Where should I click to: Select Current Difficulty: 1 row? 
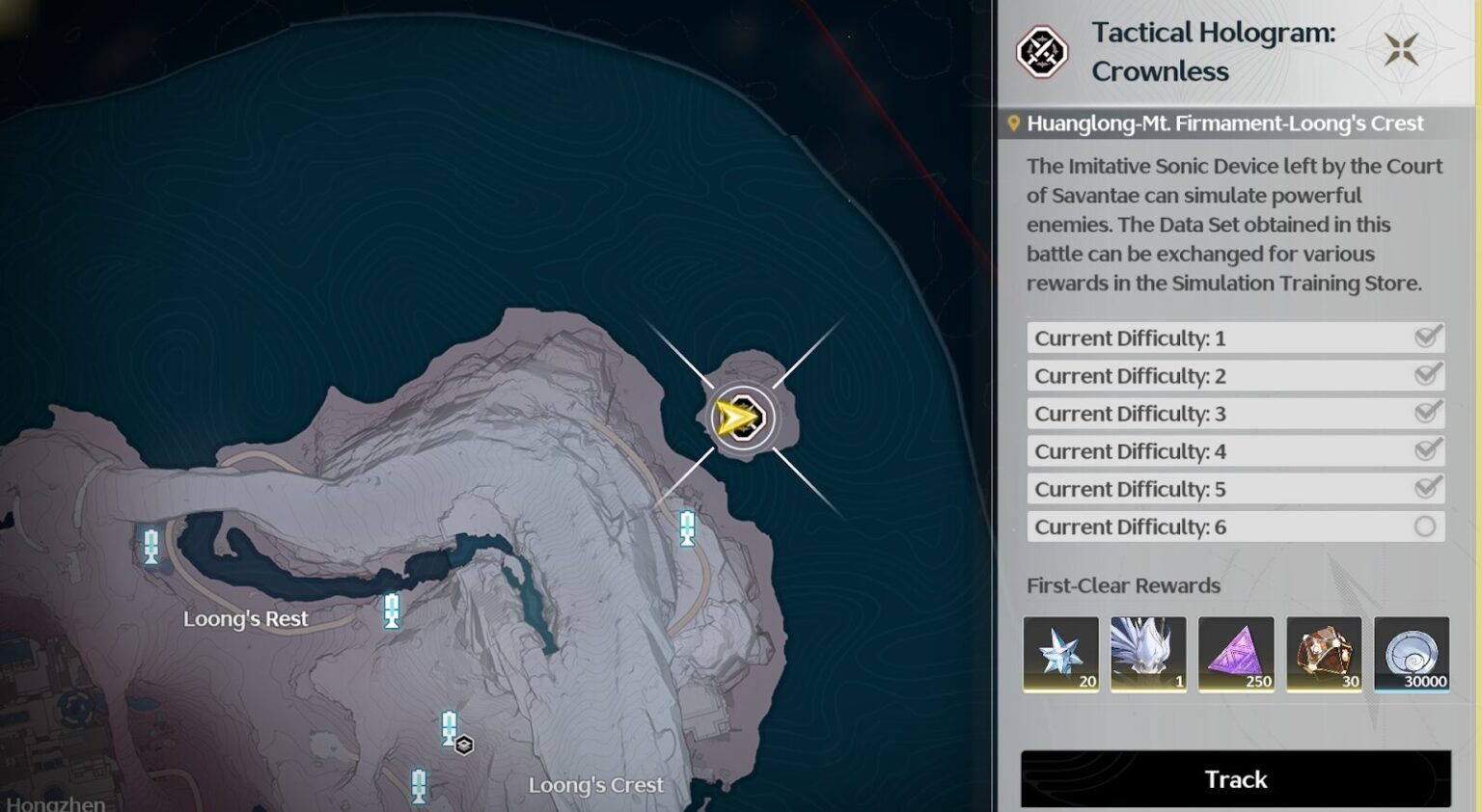click(1235, 338)
